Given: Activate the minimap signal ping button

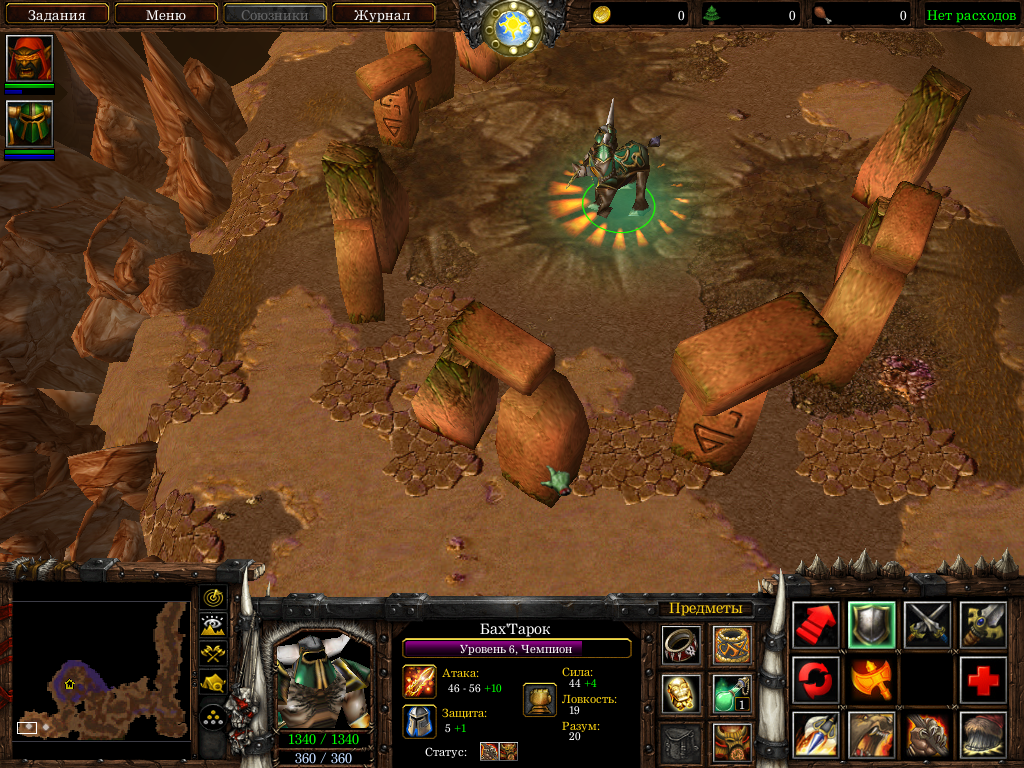Looking at the screenshot, I should (x=212, y=597).
